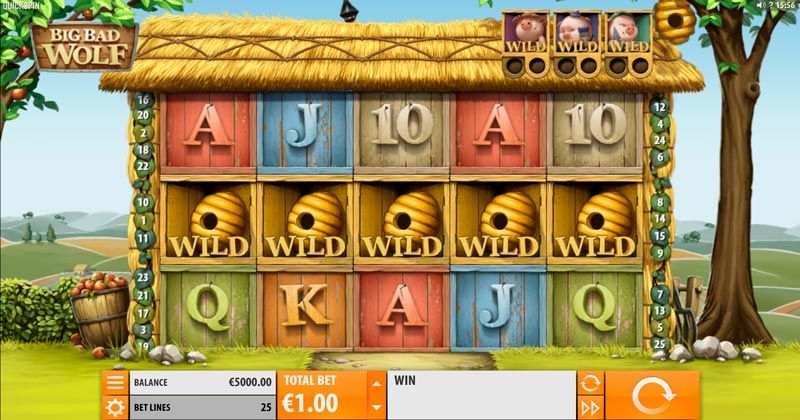Toggle the fast-forward quick spin button
Viewport: 800px width, 420px height.
pyautogui.click(x=590, y=407)
